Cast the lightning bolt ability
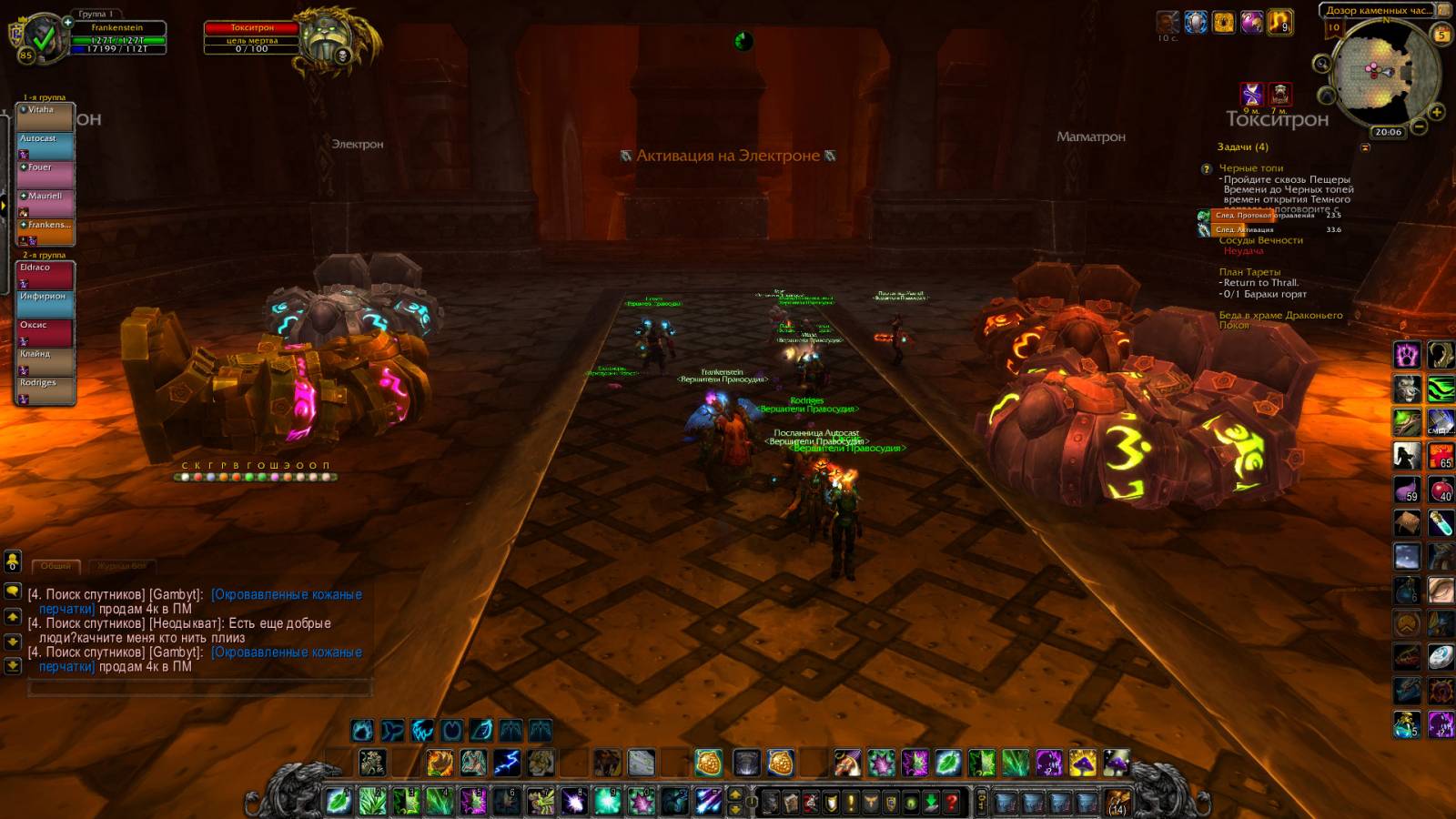Screen dimensions: 1456x819 [x=507, y=762]
